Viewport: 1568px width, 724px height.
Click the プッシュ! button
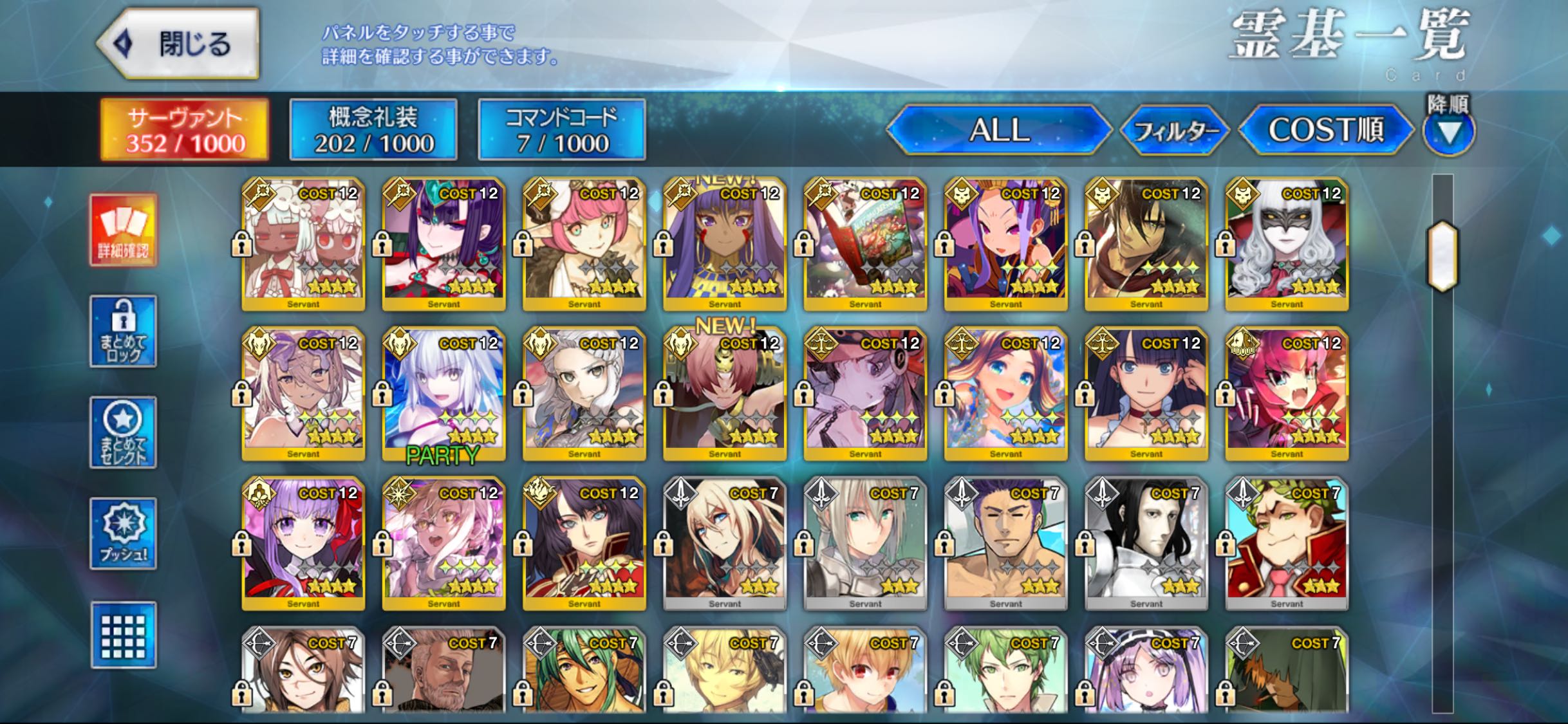123,534
